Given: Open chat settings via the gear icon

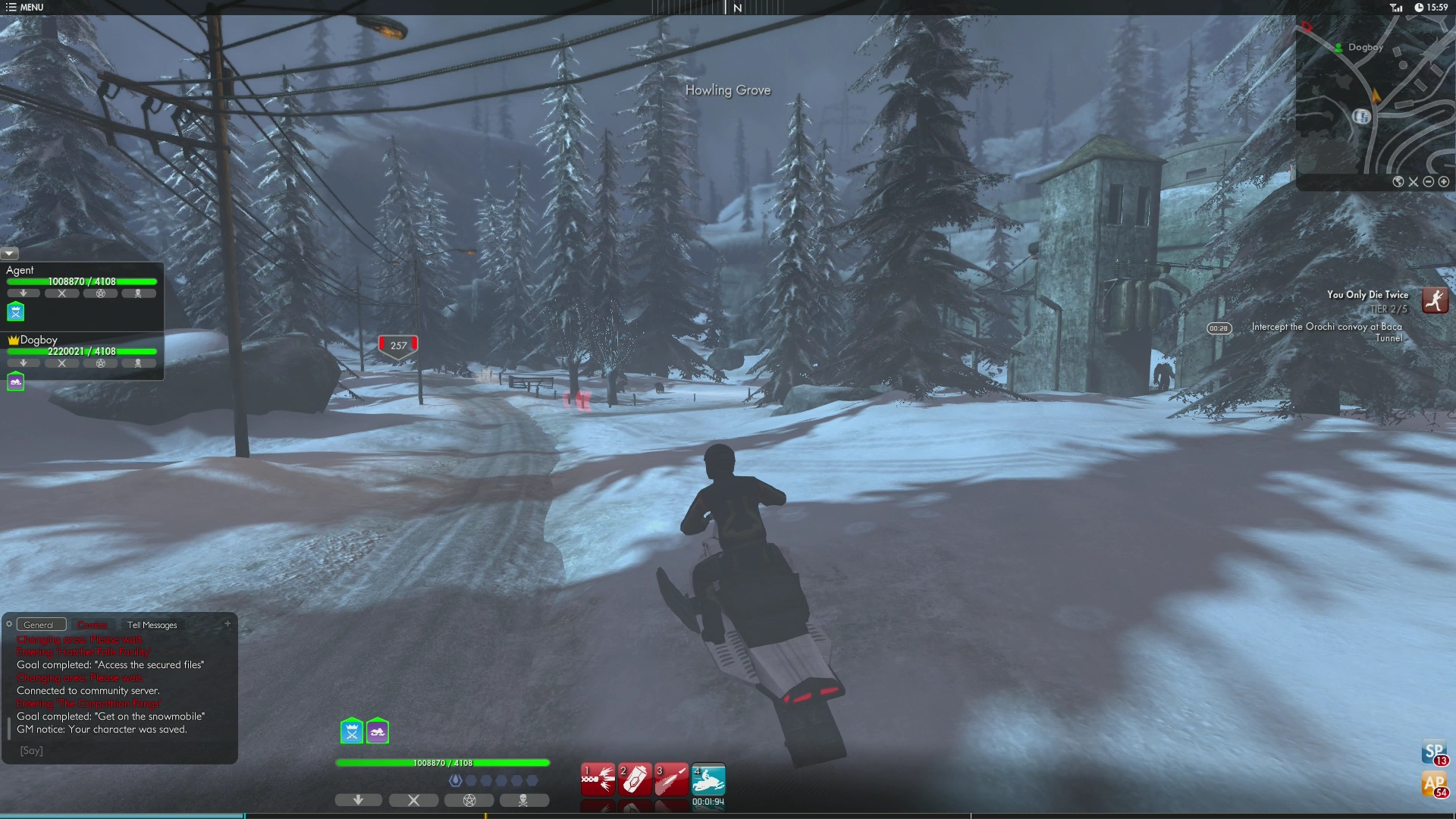Looking at the screenshot, I should [x=8, y=624].
